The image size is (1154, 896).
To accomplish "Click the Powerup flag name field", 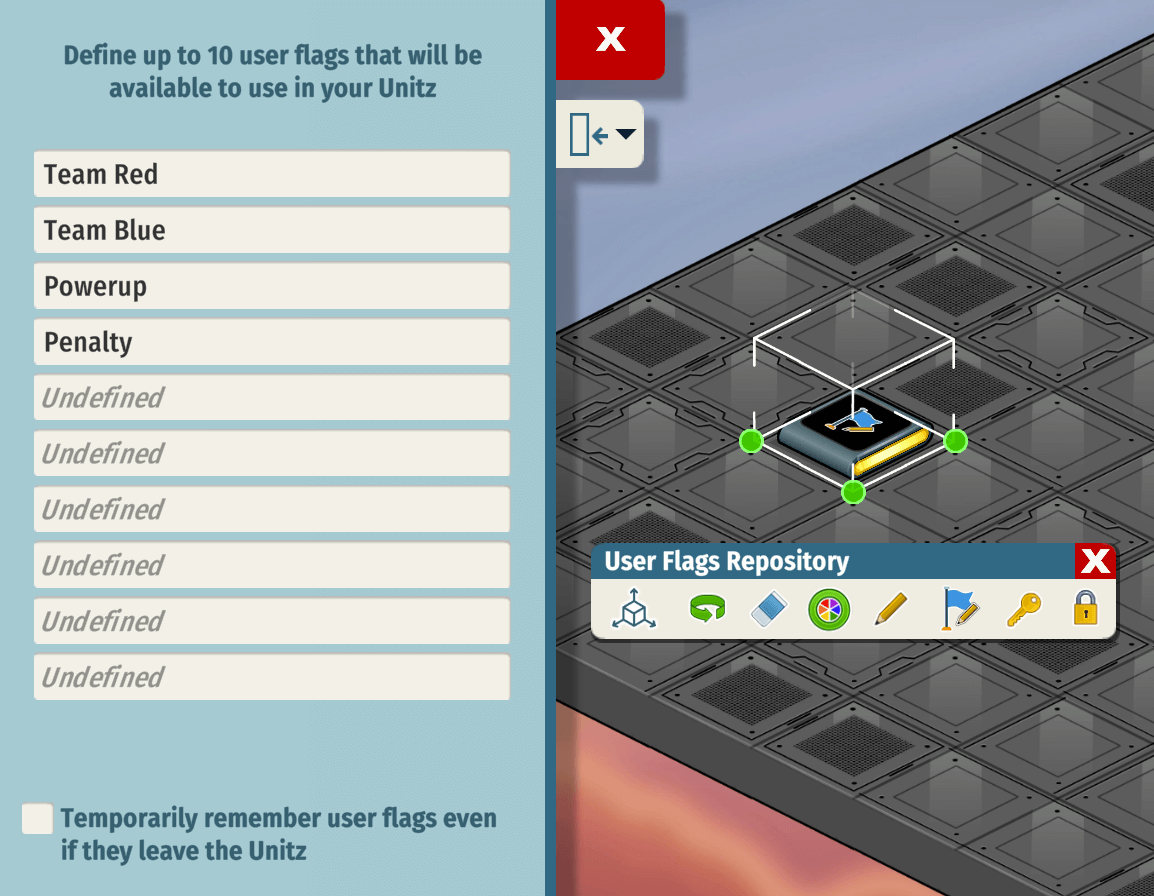I will (271, 287).
